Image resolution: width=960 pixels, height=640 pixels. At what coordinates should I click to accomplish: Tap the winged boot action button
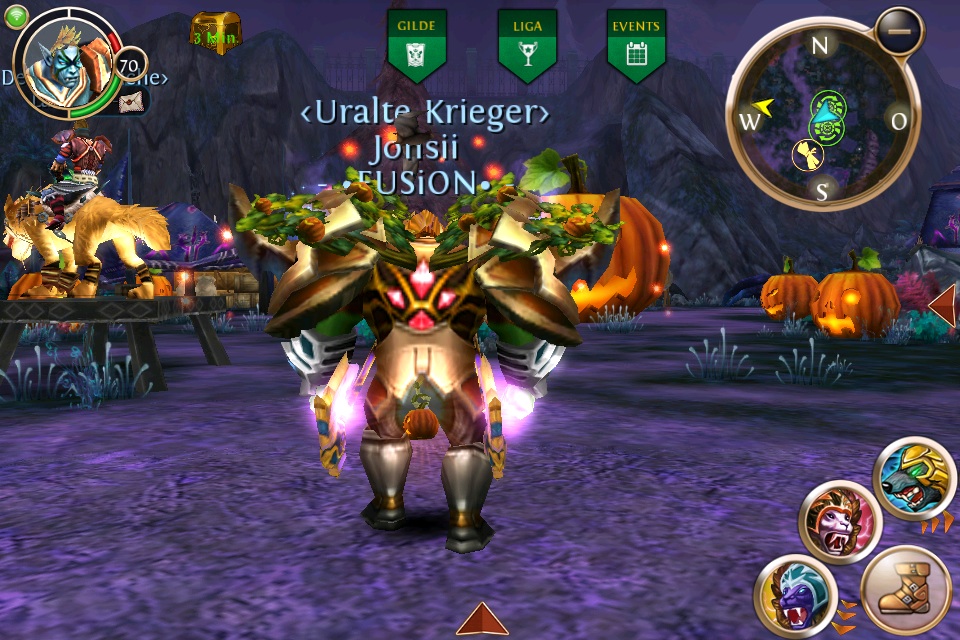pyautogui.click(x=905, y=590)
